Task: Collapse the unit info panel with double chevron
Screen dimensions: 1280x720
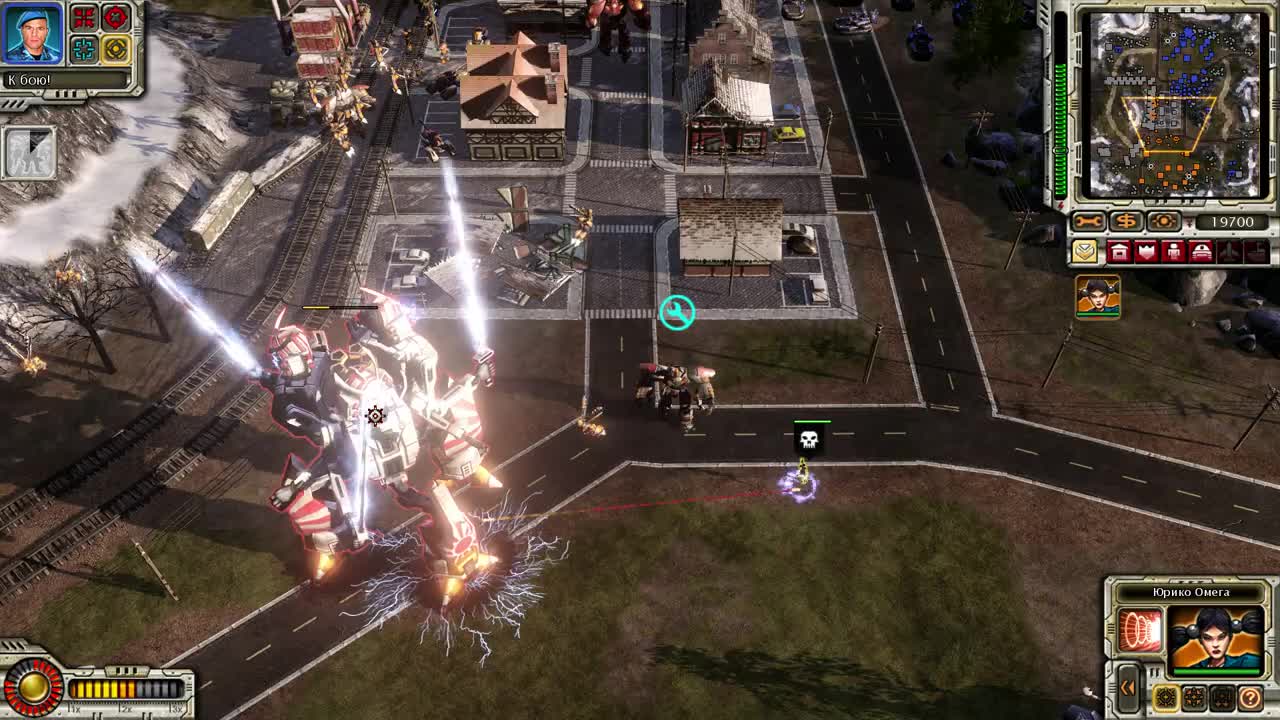Action: click(1127, 689)
